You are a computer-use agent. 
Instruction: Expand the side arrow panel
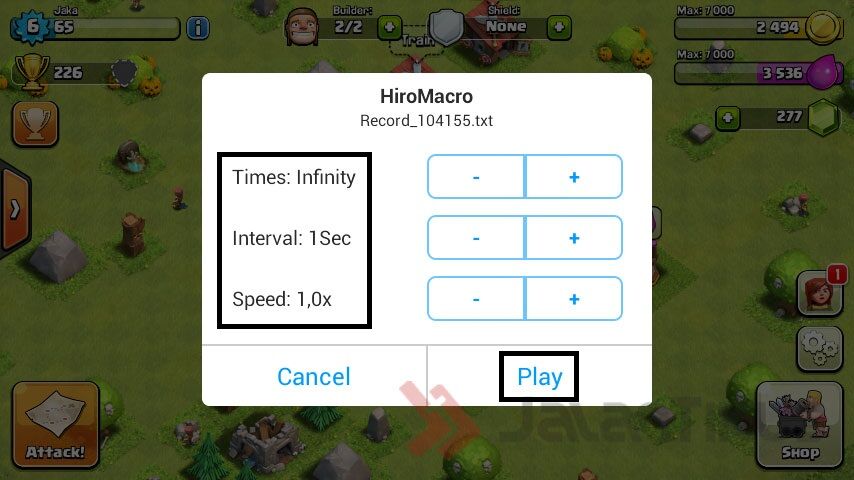(x=15, y=209)
